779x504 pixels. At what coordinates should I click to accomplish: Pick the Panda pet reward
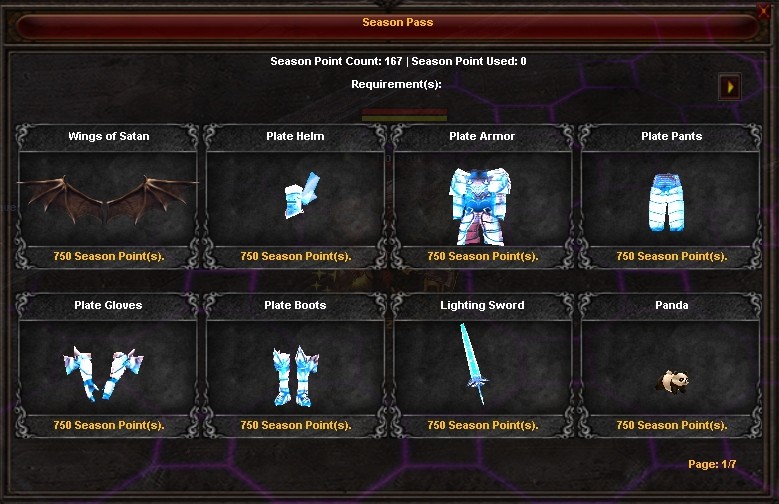click(671, 367)
